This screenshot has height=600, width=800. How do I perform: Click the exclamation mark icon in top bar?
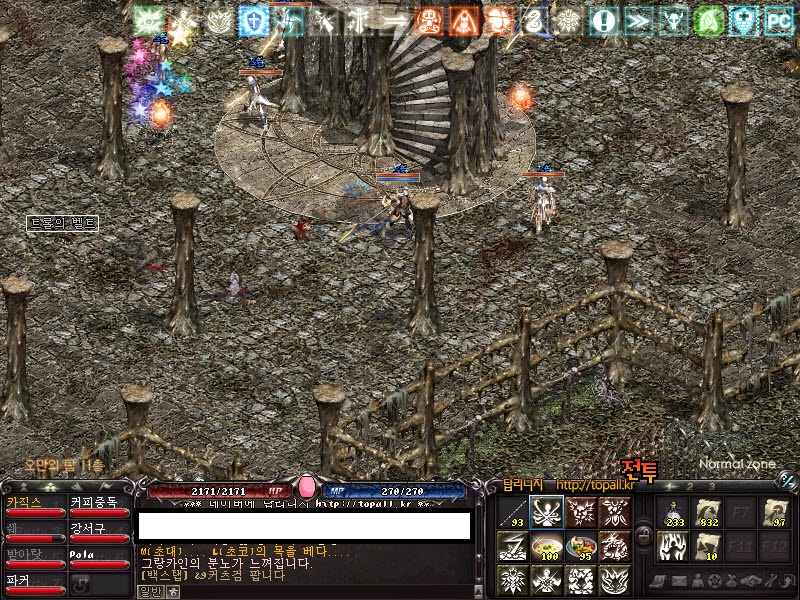(x=603, y=20)
